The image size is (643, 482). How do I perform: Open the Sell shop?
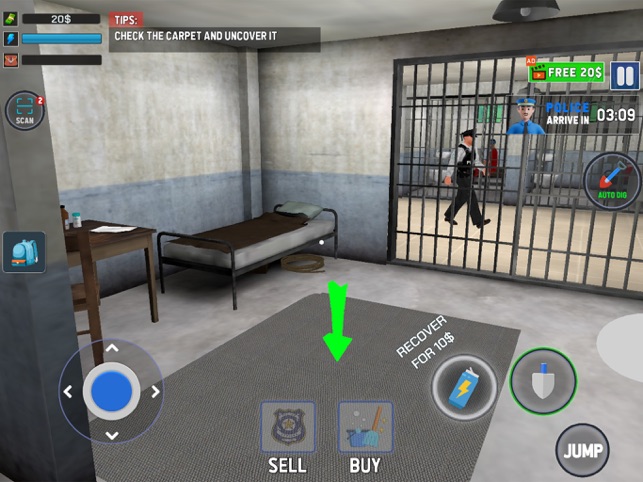click(x=287, y=428)
